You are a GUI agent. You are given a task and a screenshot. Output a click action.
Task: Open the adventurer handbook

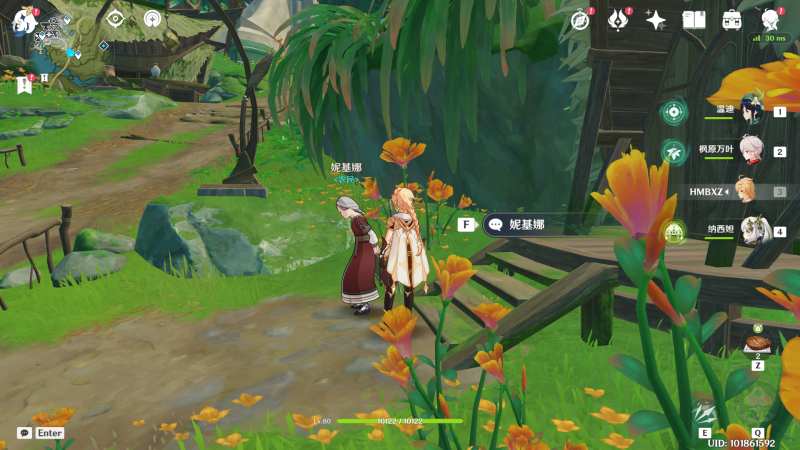click(694, 20)
